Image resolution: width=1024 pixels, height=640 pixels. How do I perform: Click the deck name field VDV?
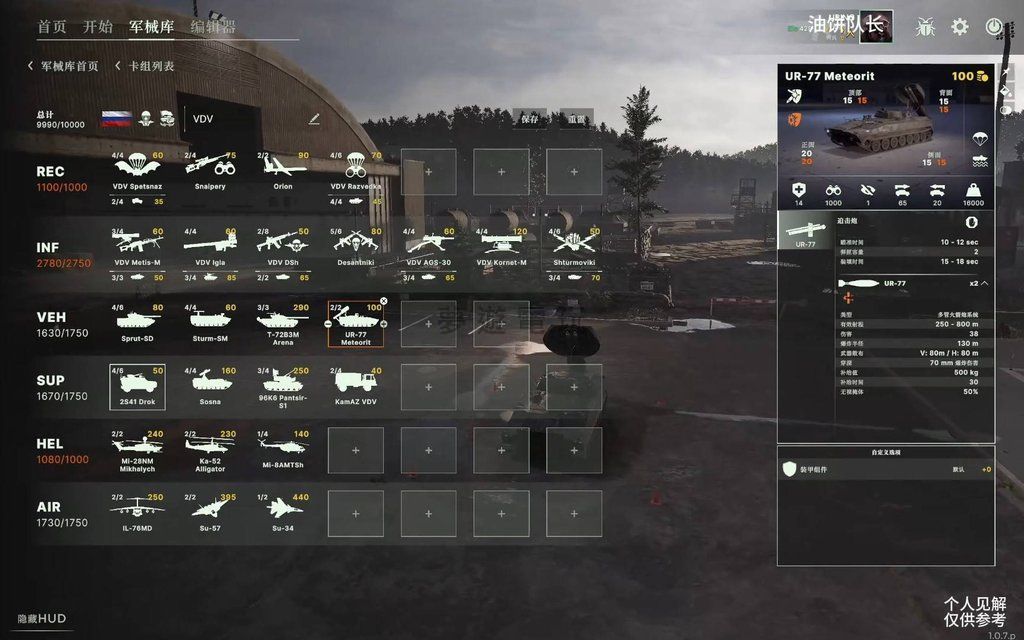tap(240, 119)
